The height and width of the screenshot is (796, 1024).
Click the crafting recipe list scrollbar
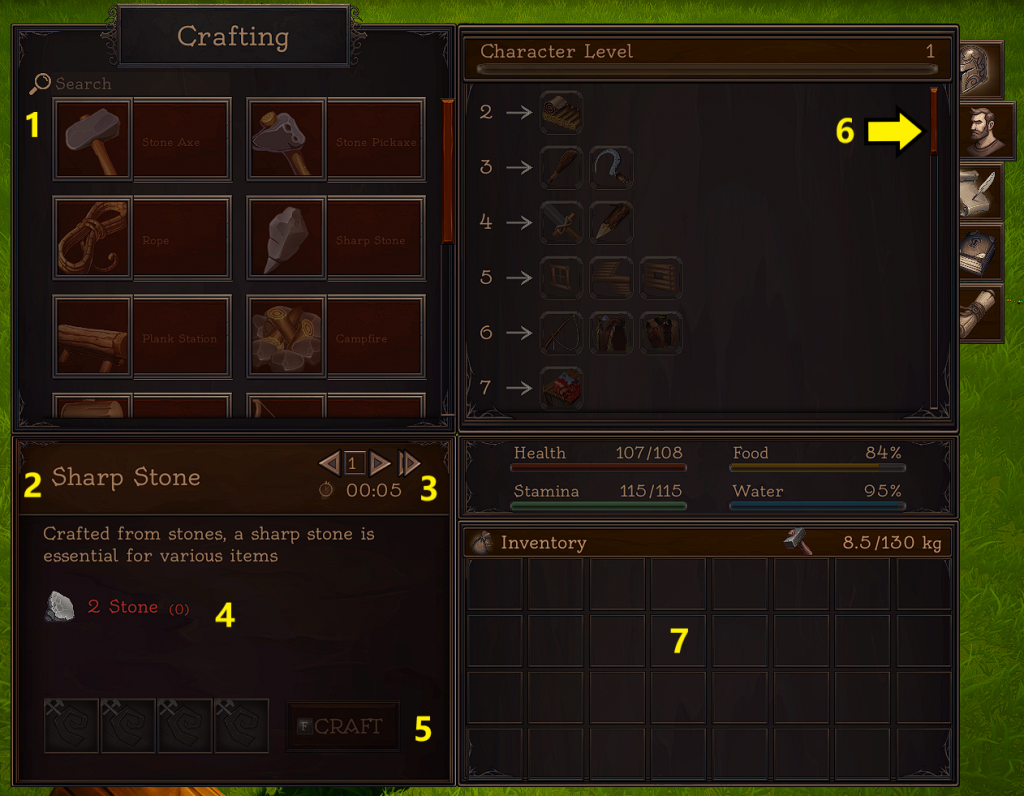coord(447,170)
